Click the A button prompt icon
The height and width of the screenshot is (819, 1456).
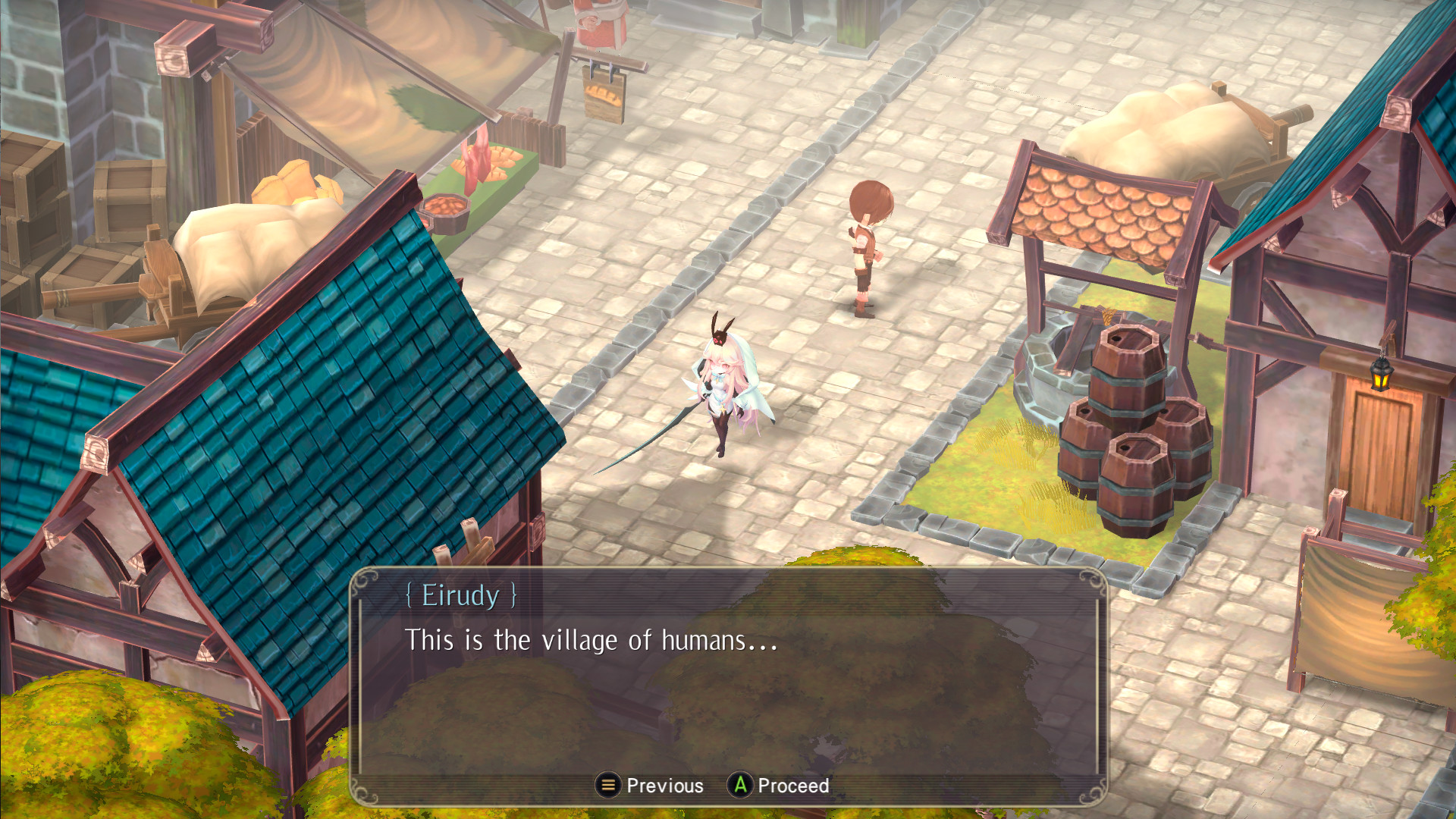tap(741, 786)
